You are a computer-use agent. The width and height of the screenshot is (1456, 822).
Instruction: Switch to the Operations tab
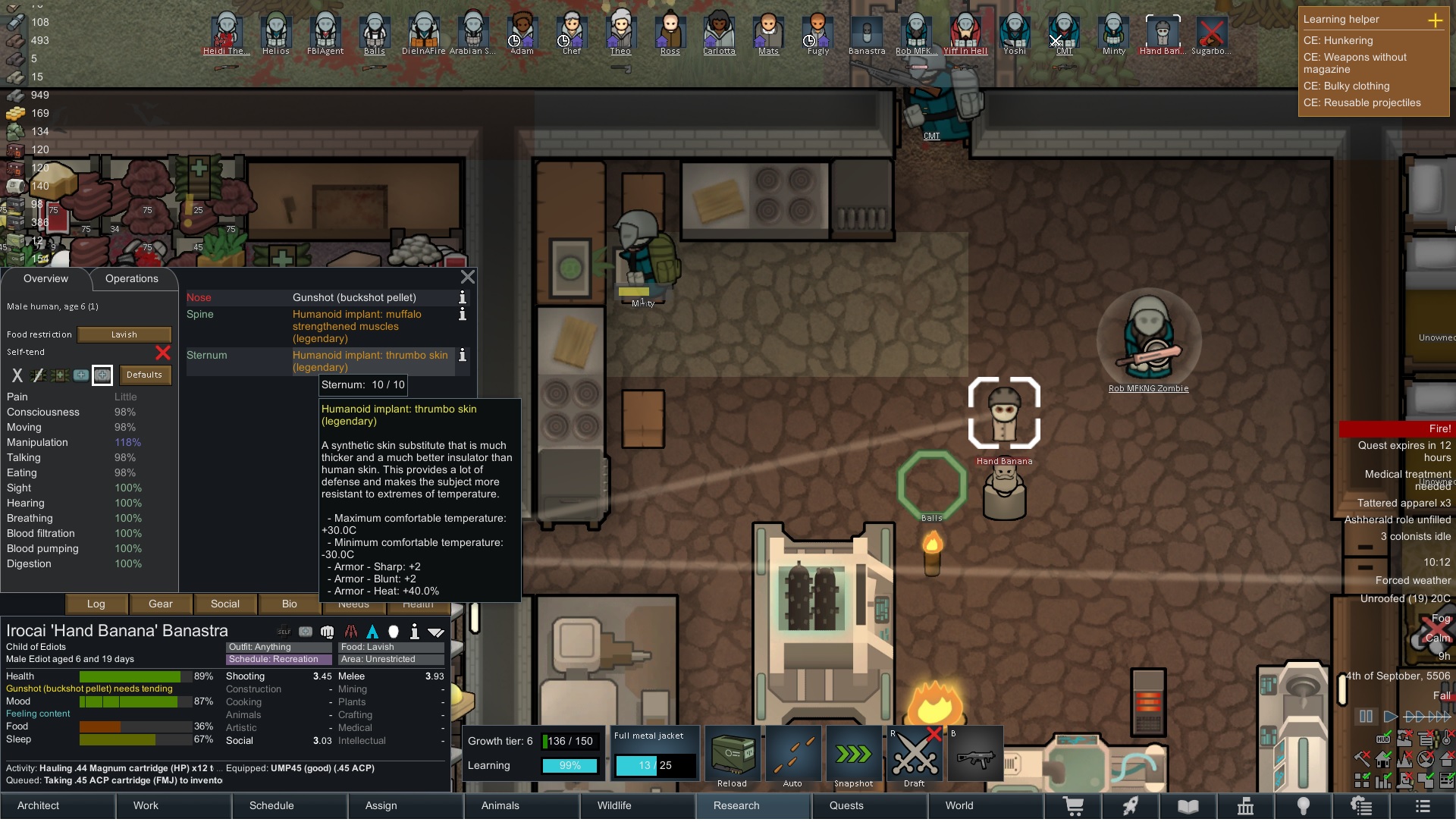coord(132,279)
